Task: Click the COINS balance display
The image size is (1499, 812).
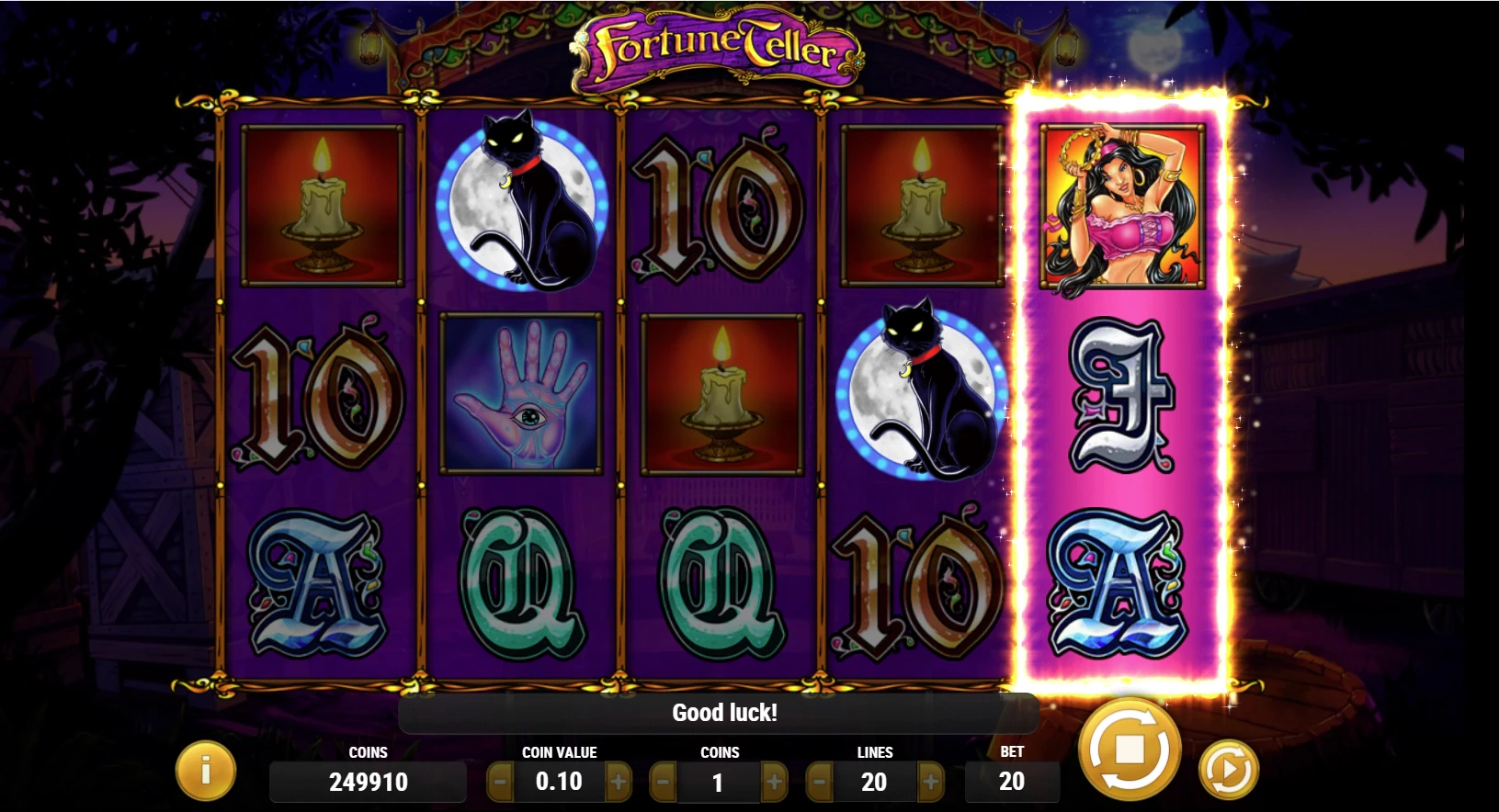Action: [368, 782]
